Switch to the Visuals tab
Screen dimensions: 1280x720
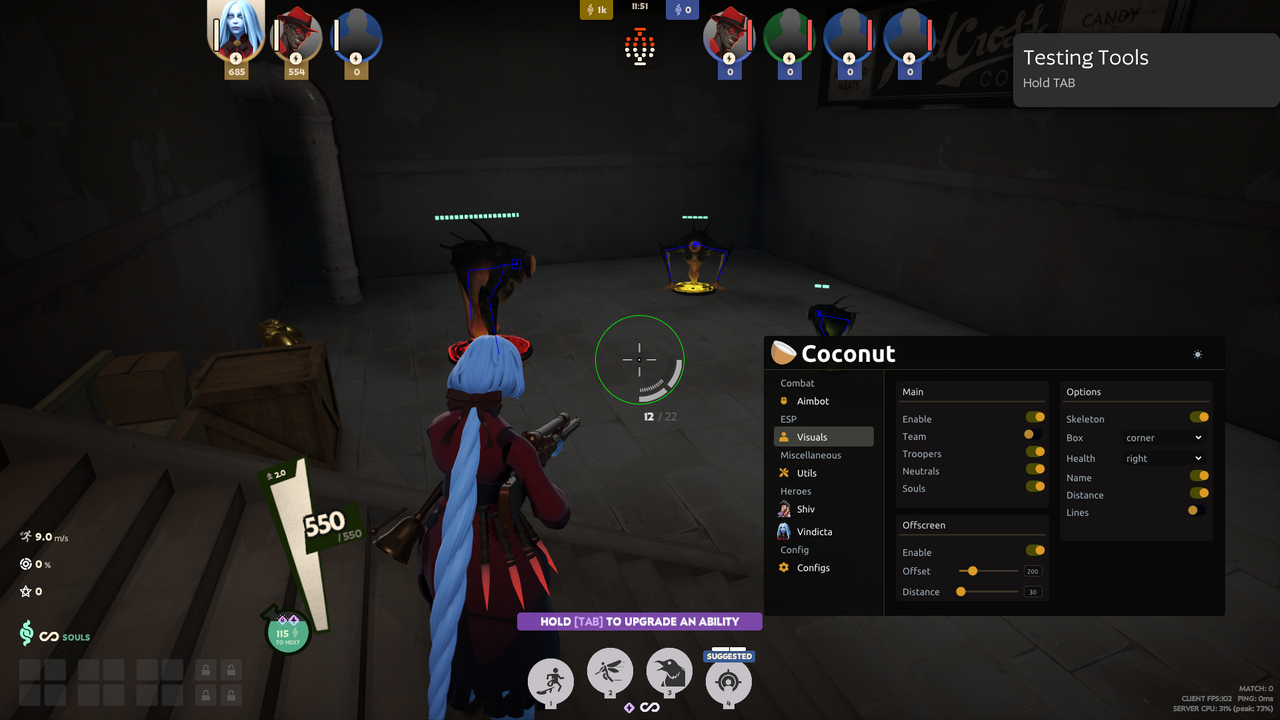point(811,436)
